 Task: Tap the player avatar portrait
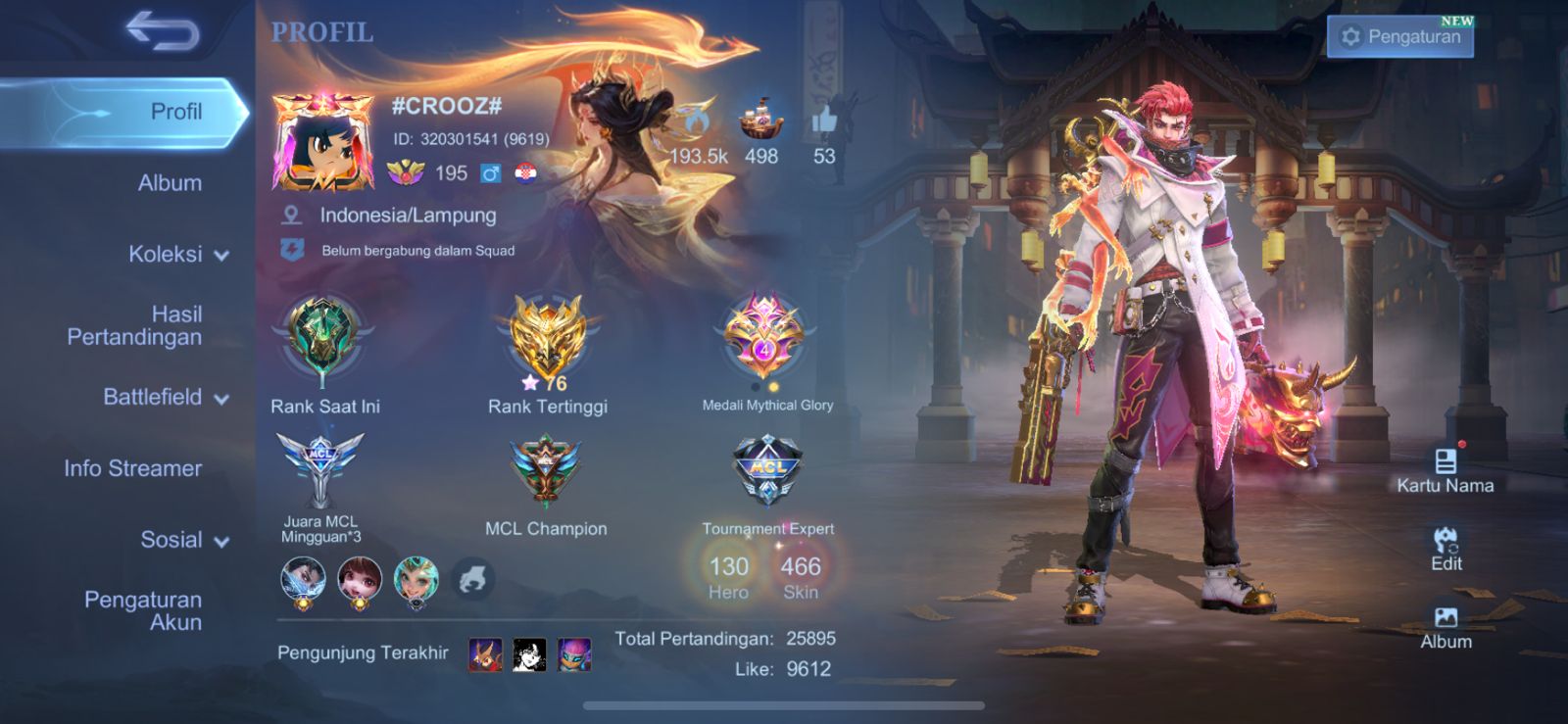point(322,143)
